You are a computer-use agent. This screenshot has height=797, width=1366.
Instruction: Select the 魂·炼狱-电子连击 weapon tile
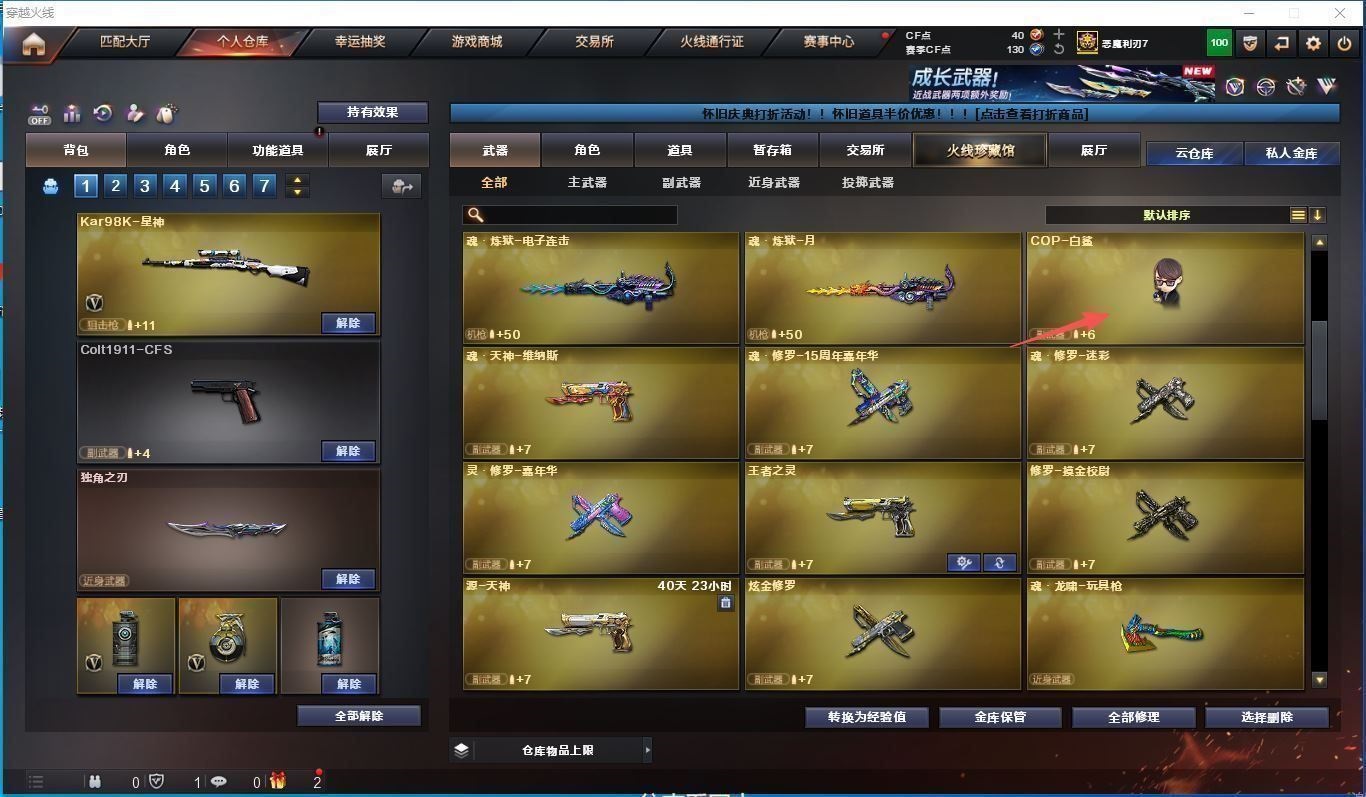[600, 288]
